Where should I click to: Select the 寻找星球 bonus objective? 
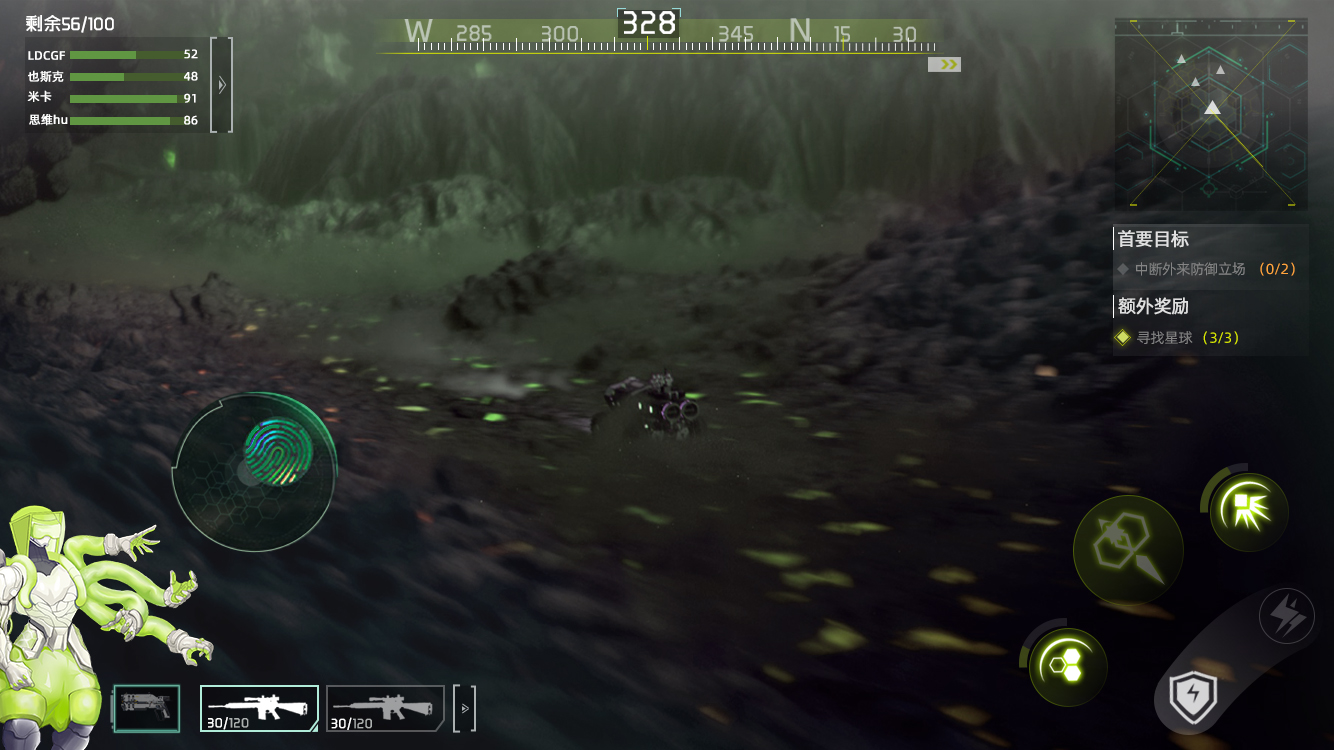(x=1180, y=338)
